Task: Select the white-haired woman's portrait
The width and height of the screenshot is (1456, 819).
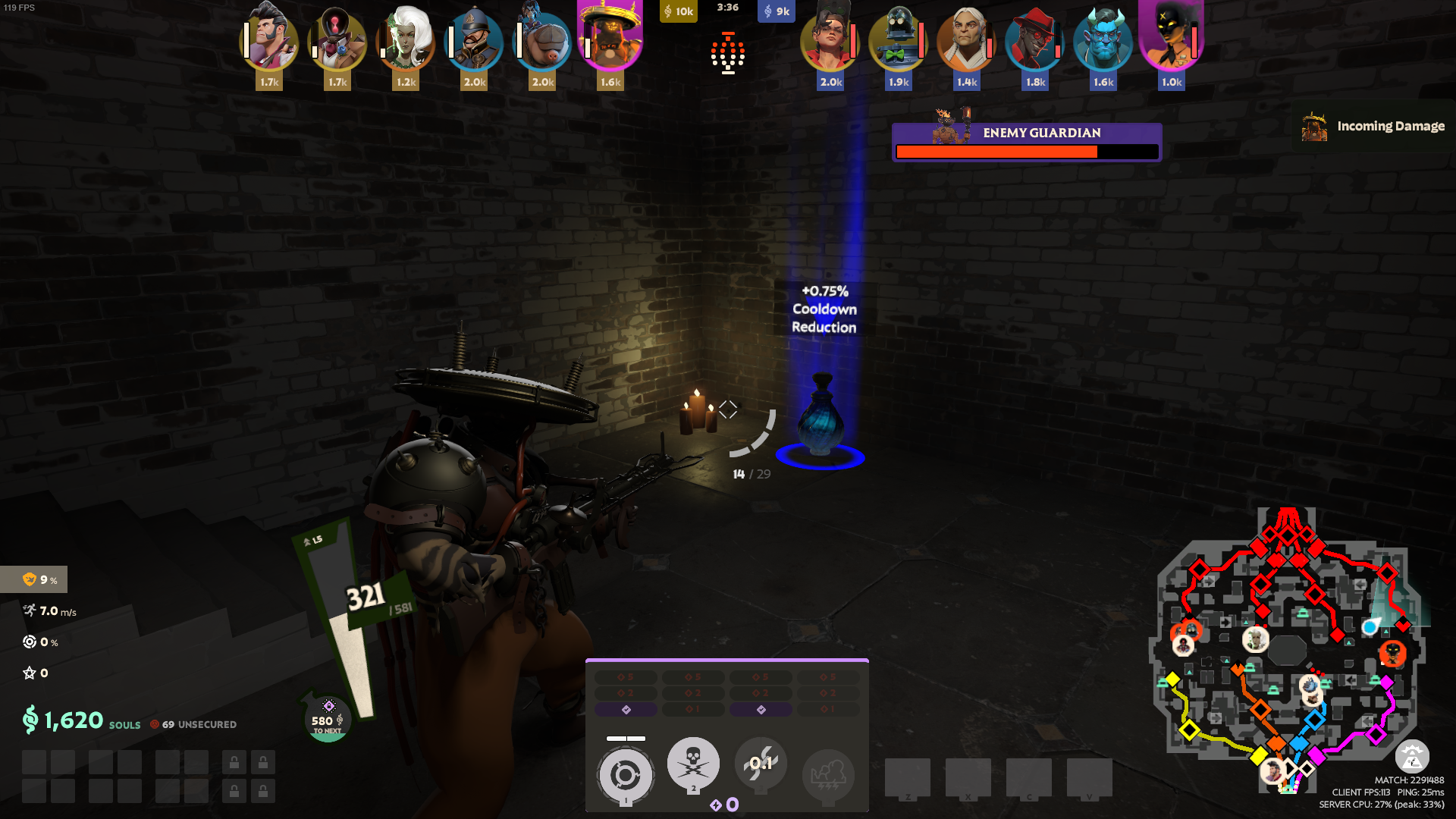Action: (x=406, y=39)
